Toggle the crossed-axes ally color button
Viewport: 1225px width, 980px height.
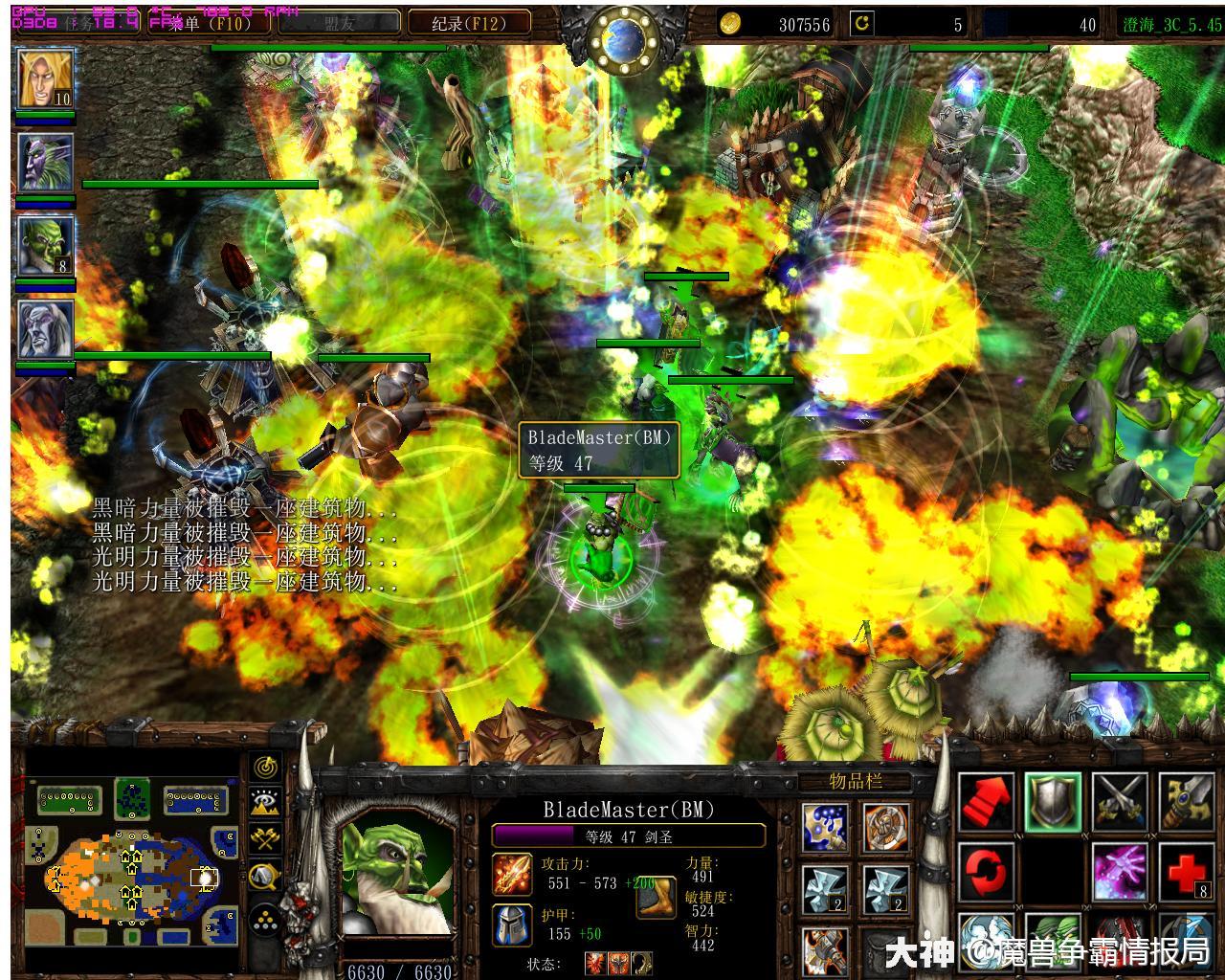[x=265, y=839]
